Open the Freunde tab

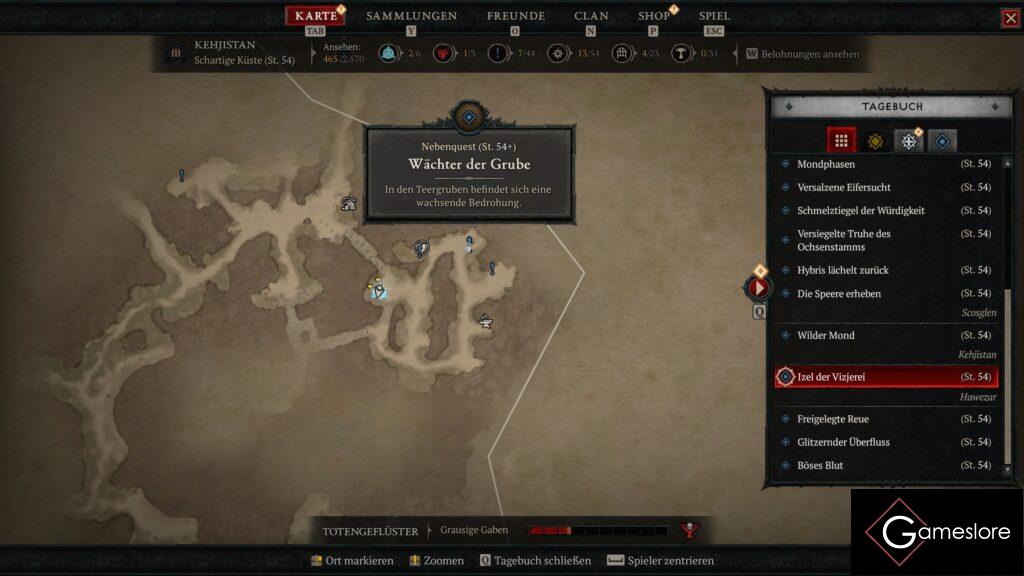(x=515, y=16)
